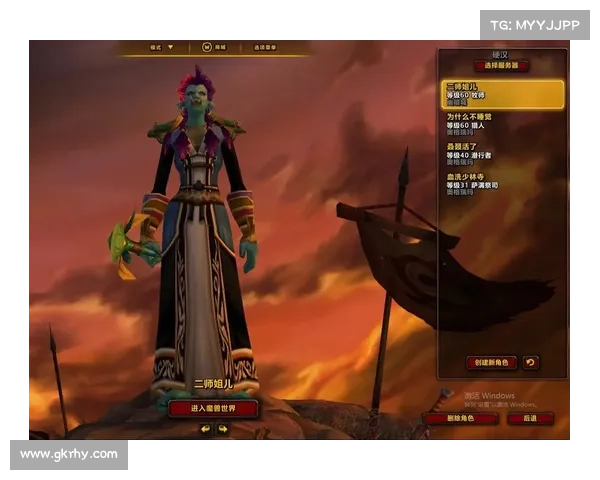Open the 选择服务器 realm selection
Screen dimensions: 600x480
click(x=501, y=66)
